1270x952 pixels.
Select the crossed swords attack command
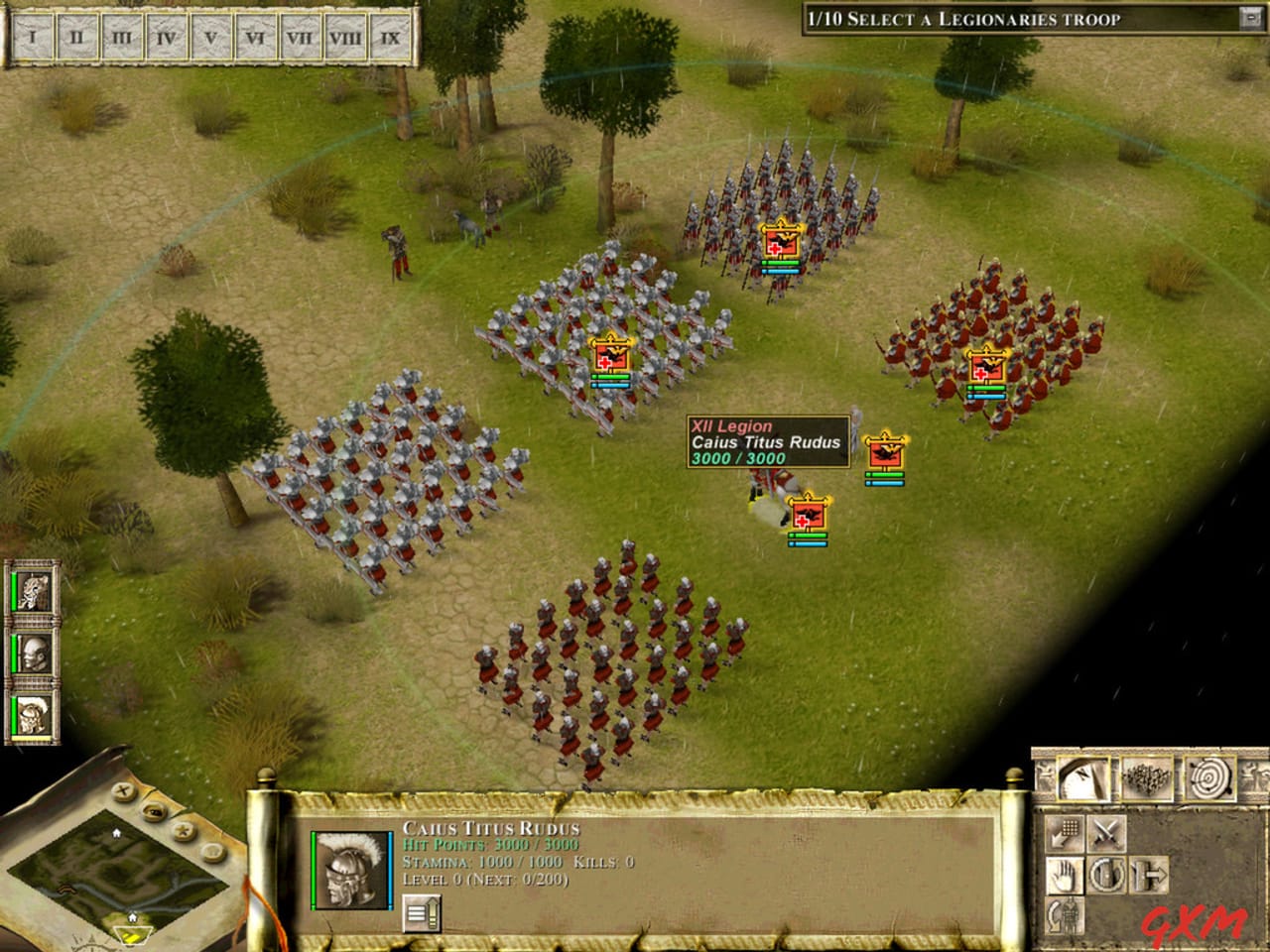click(1106, 834)
